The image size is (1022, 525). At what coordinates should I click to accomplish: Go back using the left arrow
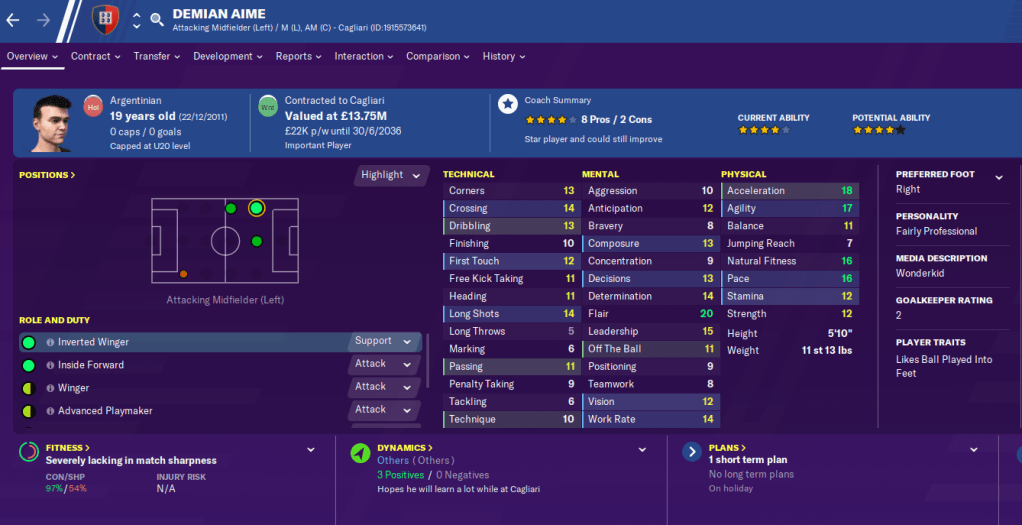pyautogui.click(x=13, y=19)
